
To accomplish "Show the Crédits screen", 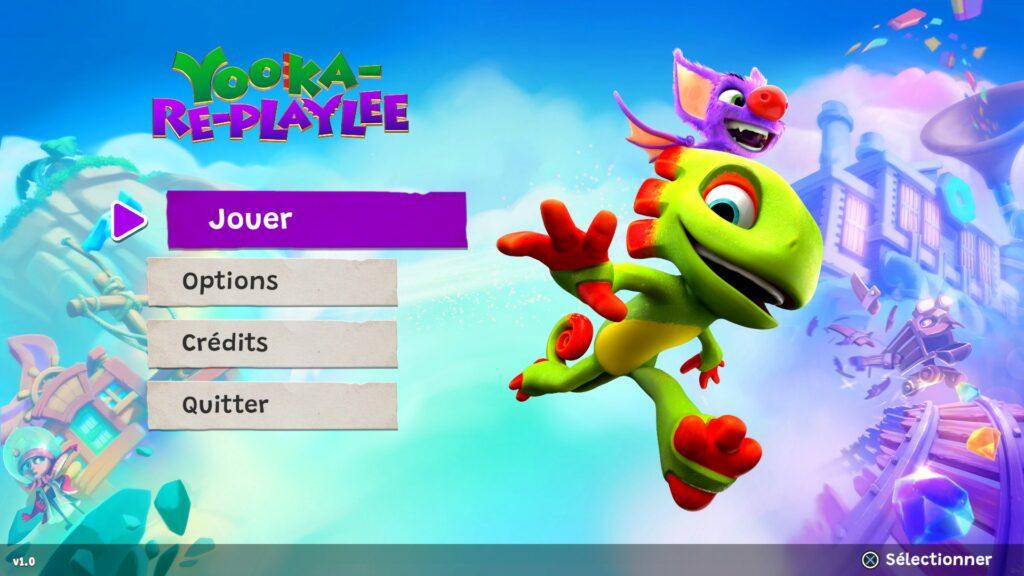I will pos(272,343).
